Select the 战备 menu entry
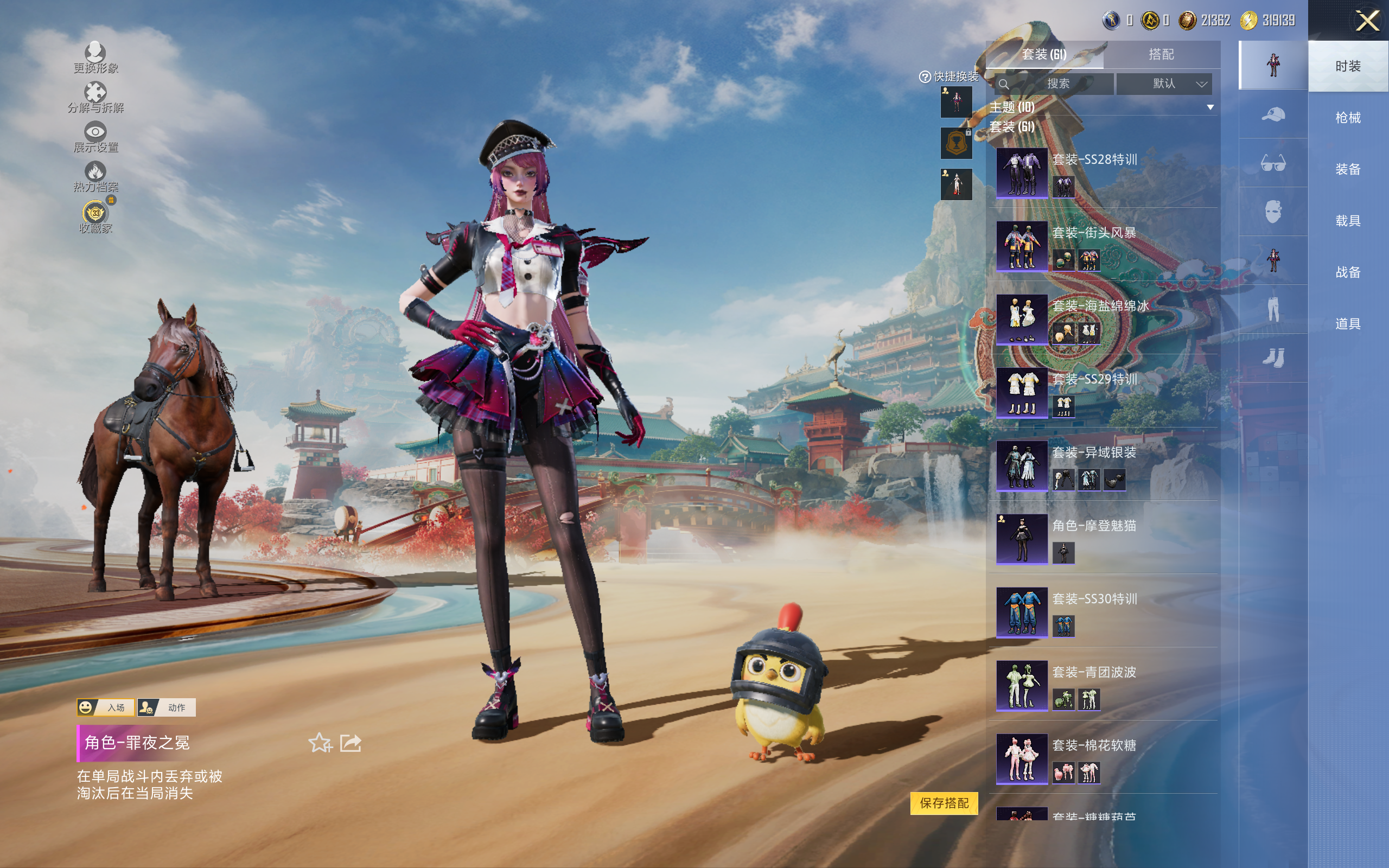This screenshot has height=868, width=1389. click(1347, 272)
